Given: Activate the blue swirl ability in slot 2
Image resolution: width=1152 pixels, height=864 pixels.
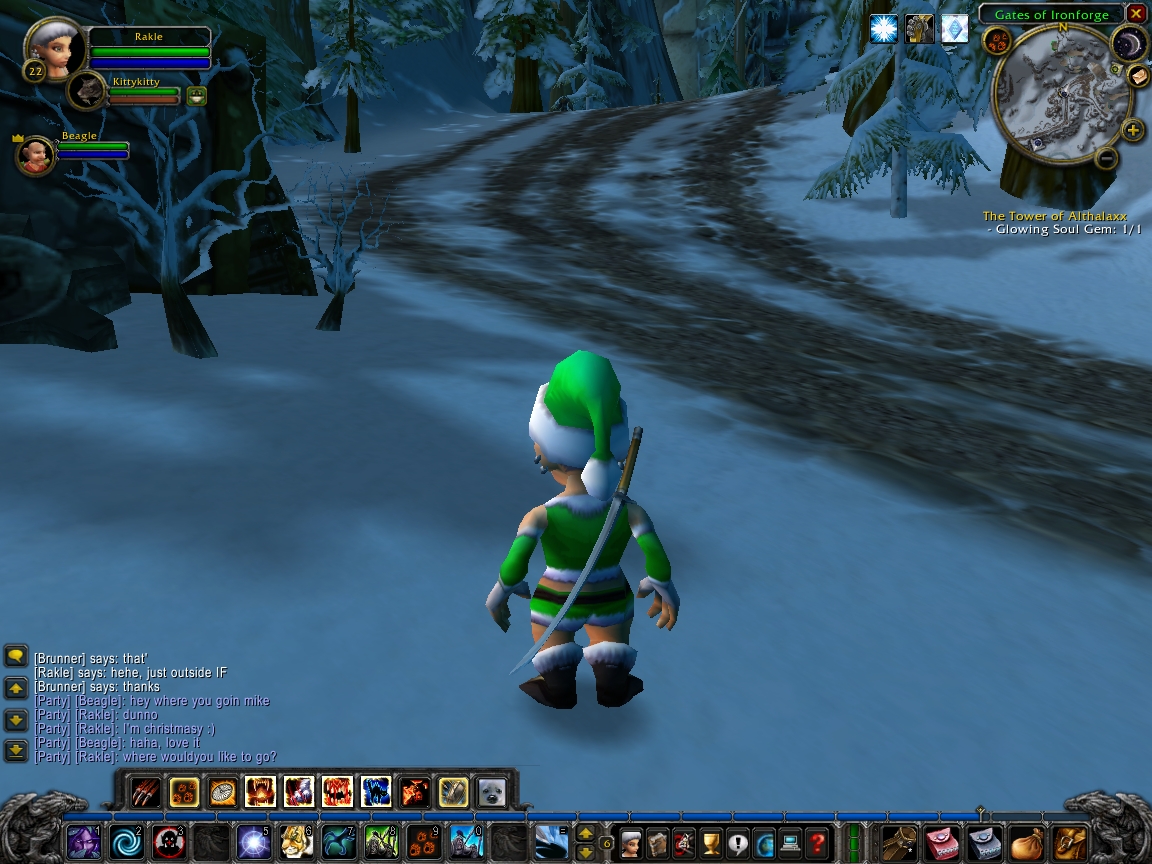Looking at the screenshot, I should [x=126, y=842].
